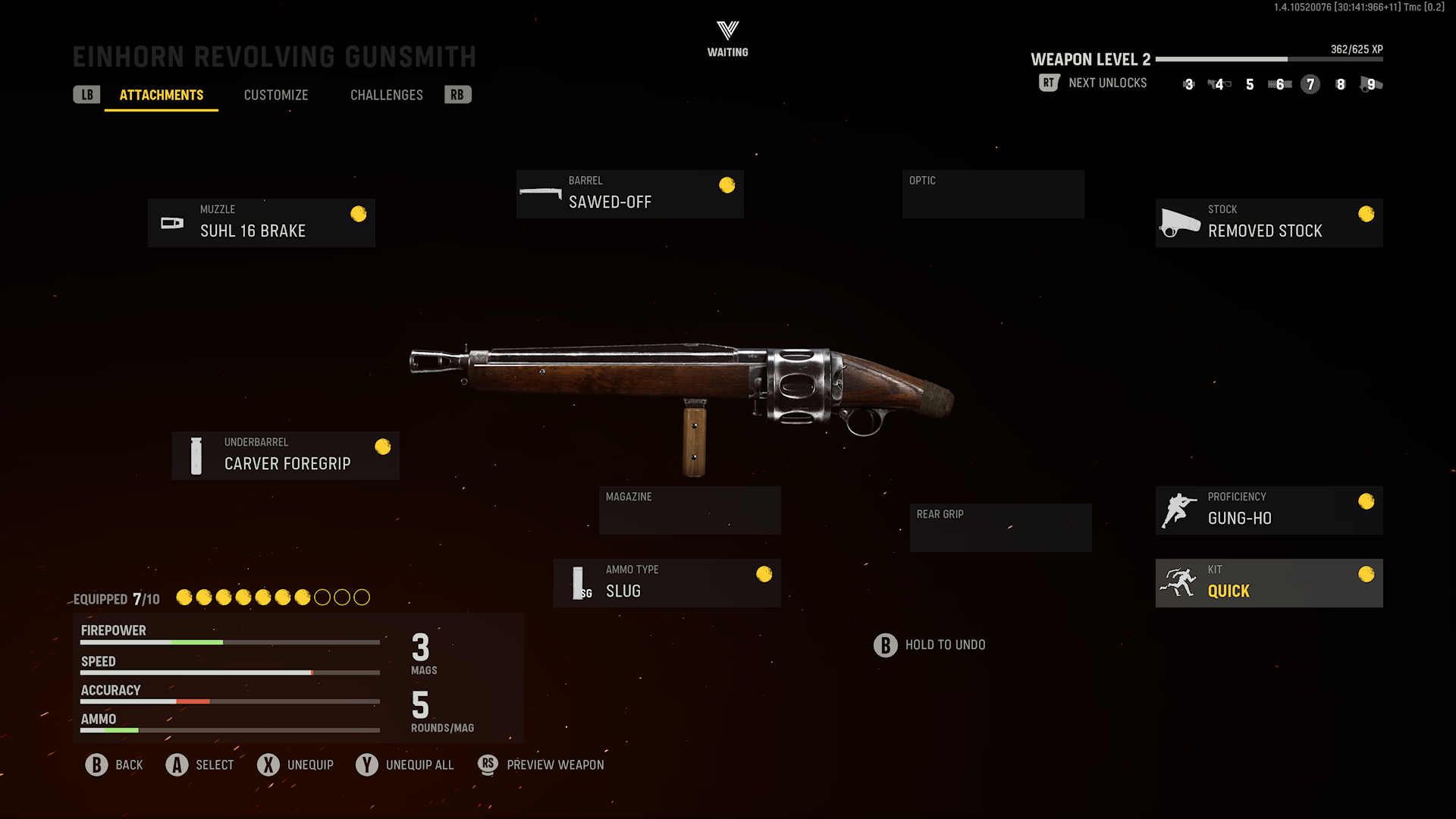The height and width of the screenshot is (819, 1456).
Task: Select the Removed Stock attachment slot
Action: click(x=1269, y=223)
